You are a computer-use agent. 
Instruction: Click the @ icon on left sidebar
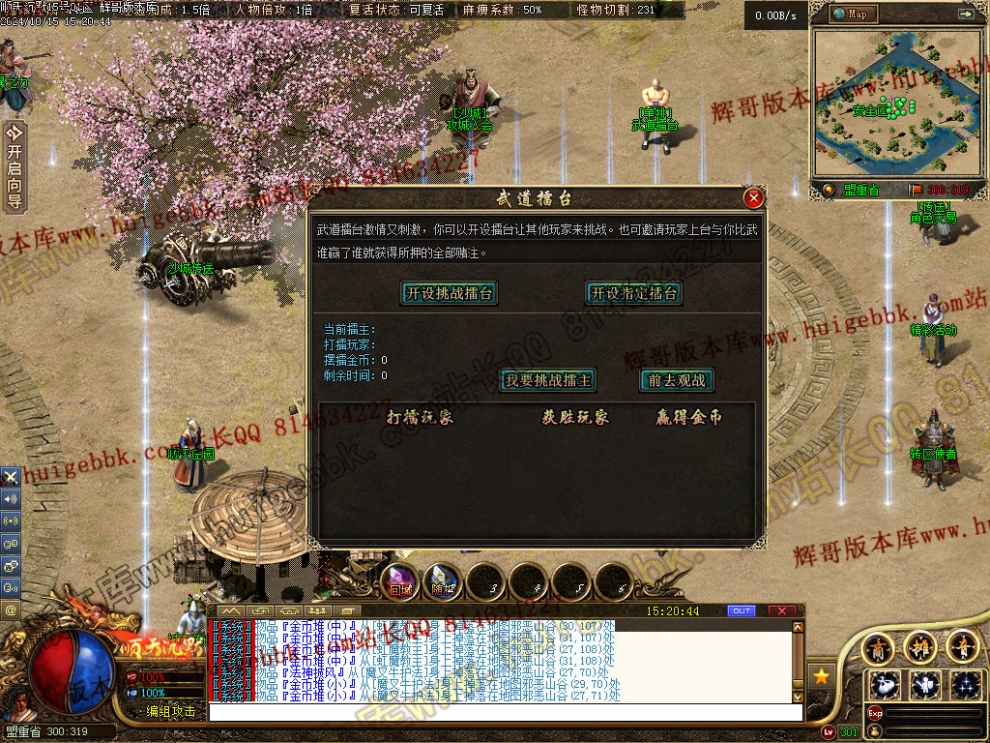(x=11, y=609)
